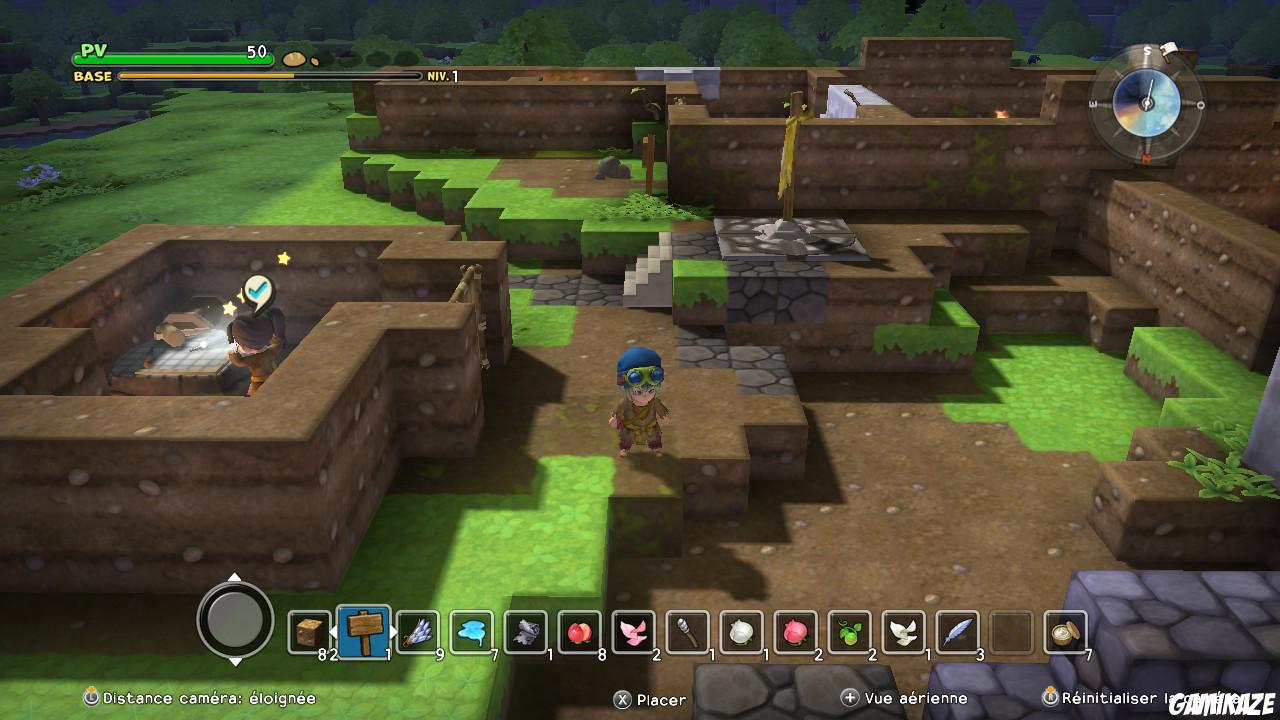
Task: Select the white onion item
Action: (738, 632)
